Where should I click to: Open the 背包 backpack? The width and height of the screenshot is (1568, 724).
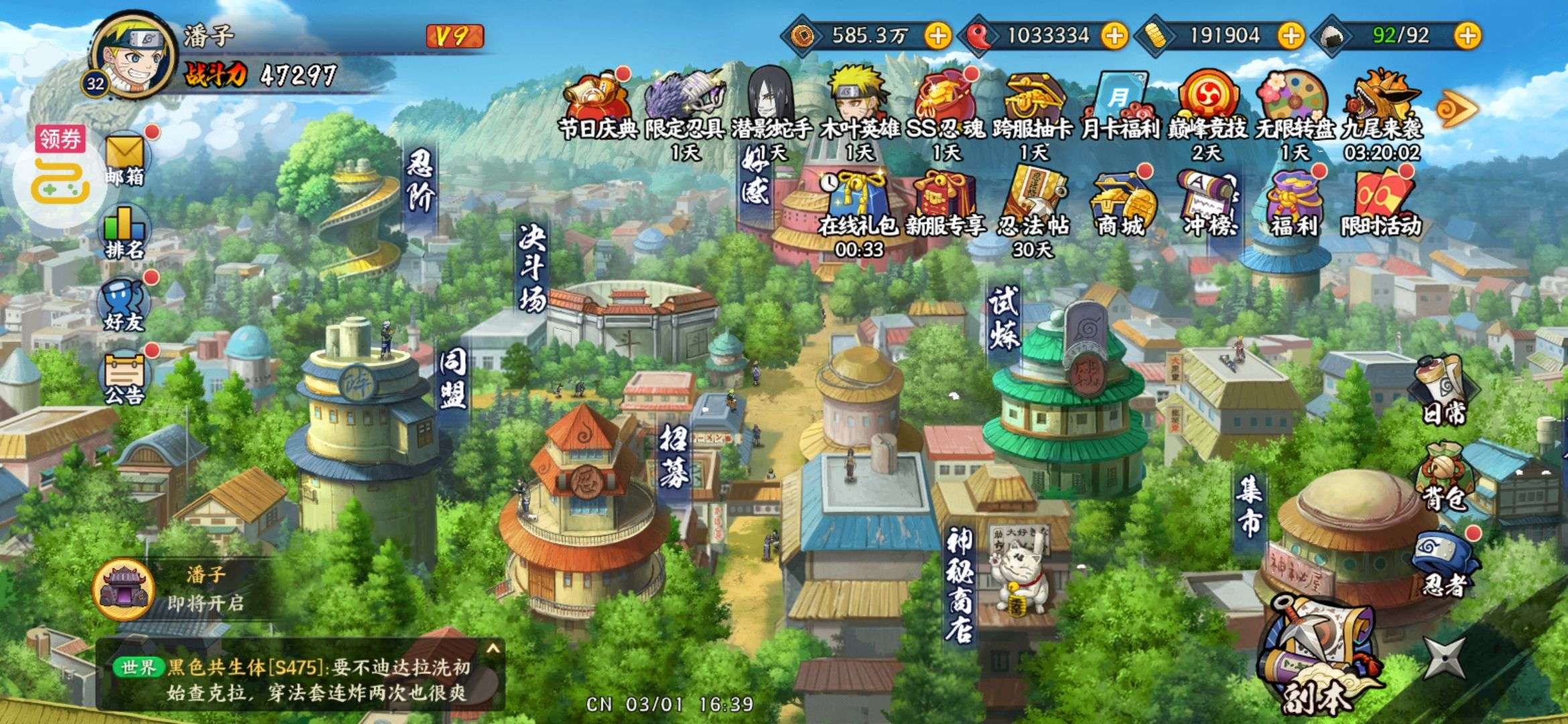(1445, 477)
